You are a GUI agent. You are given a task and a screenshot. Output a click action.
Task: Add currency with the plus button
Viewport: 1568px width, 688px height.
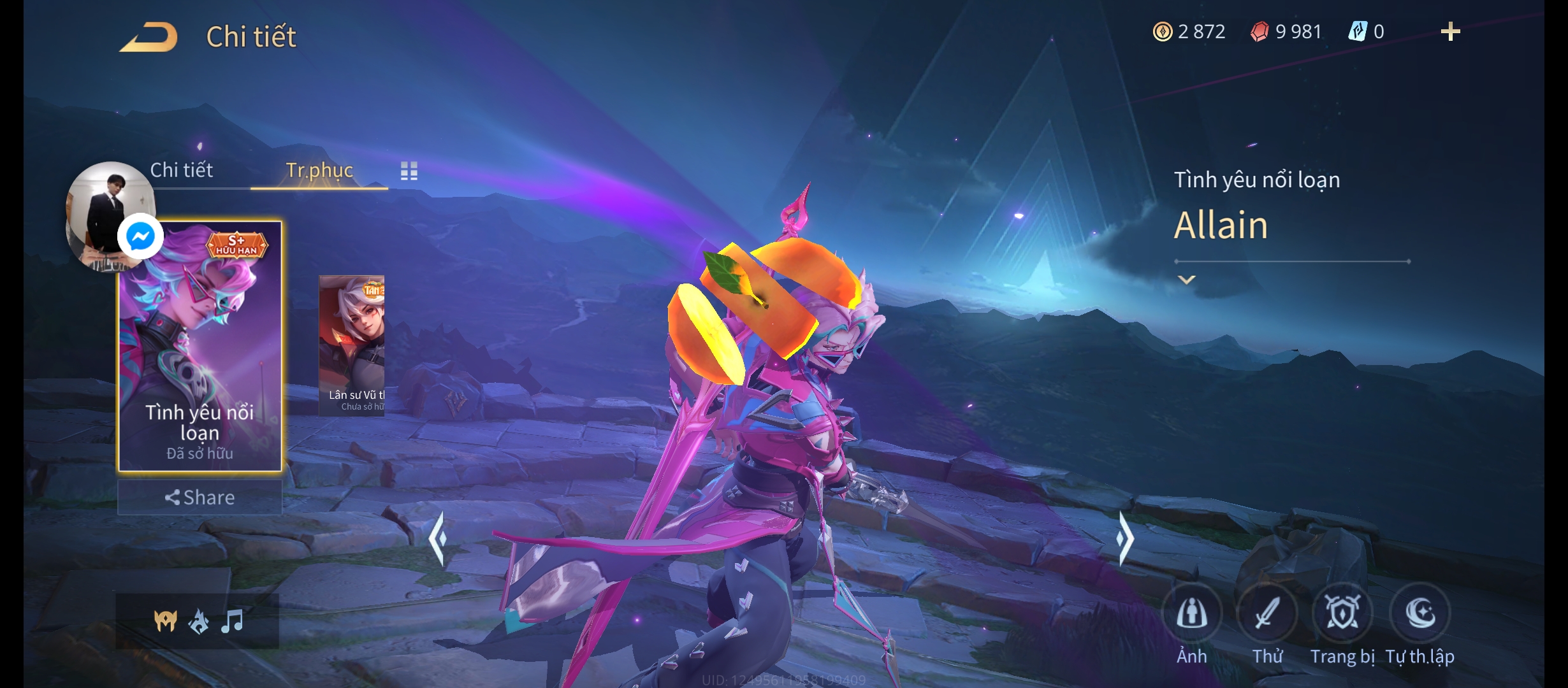click(x=1450, y=32)
